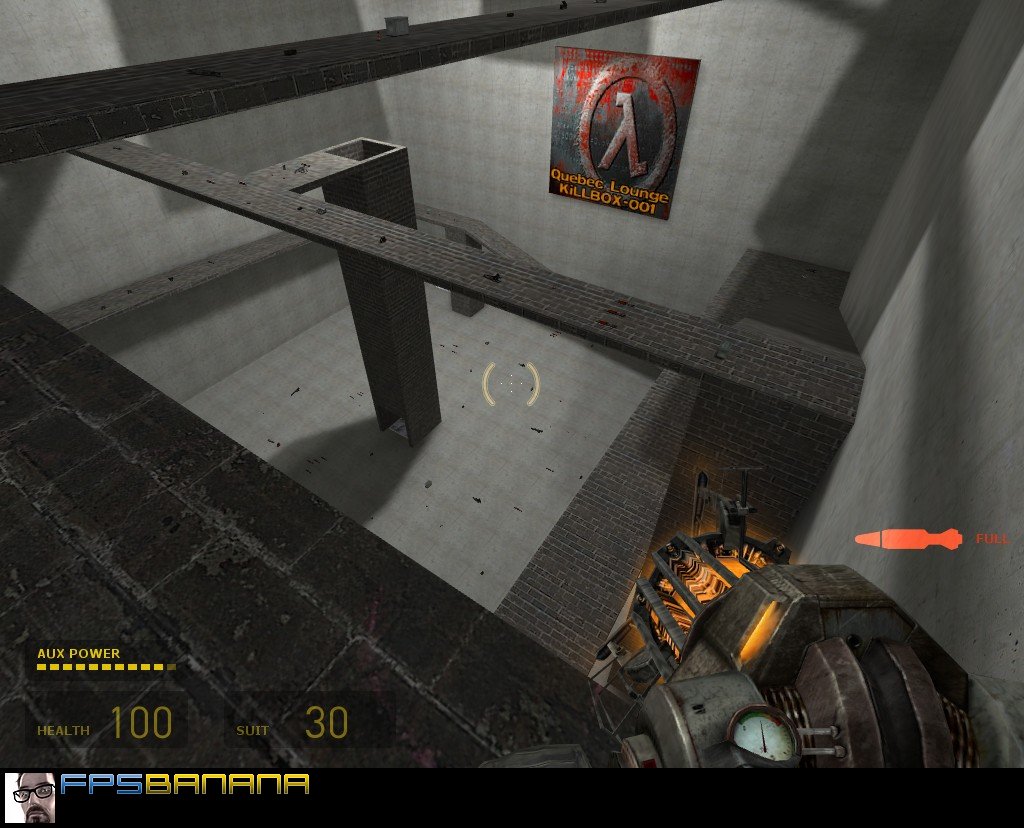Viewport: 1024px width, 828px height.
Task: Click the FPSBanana logo text
Action: point(185,784)
